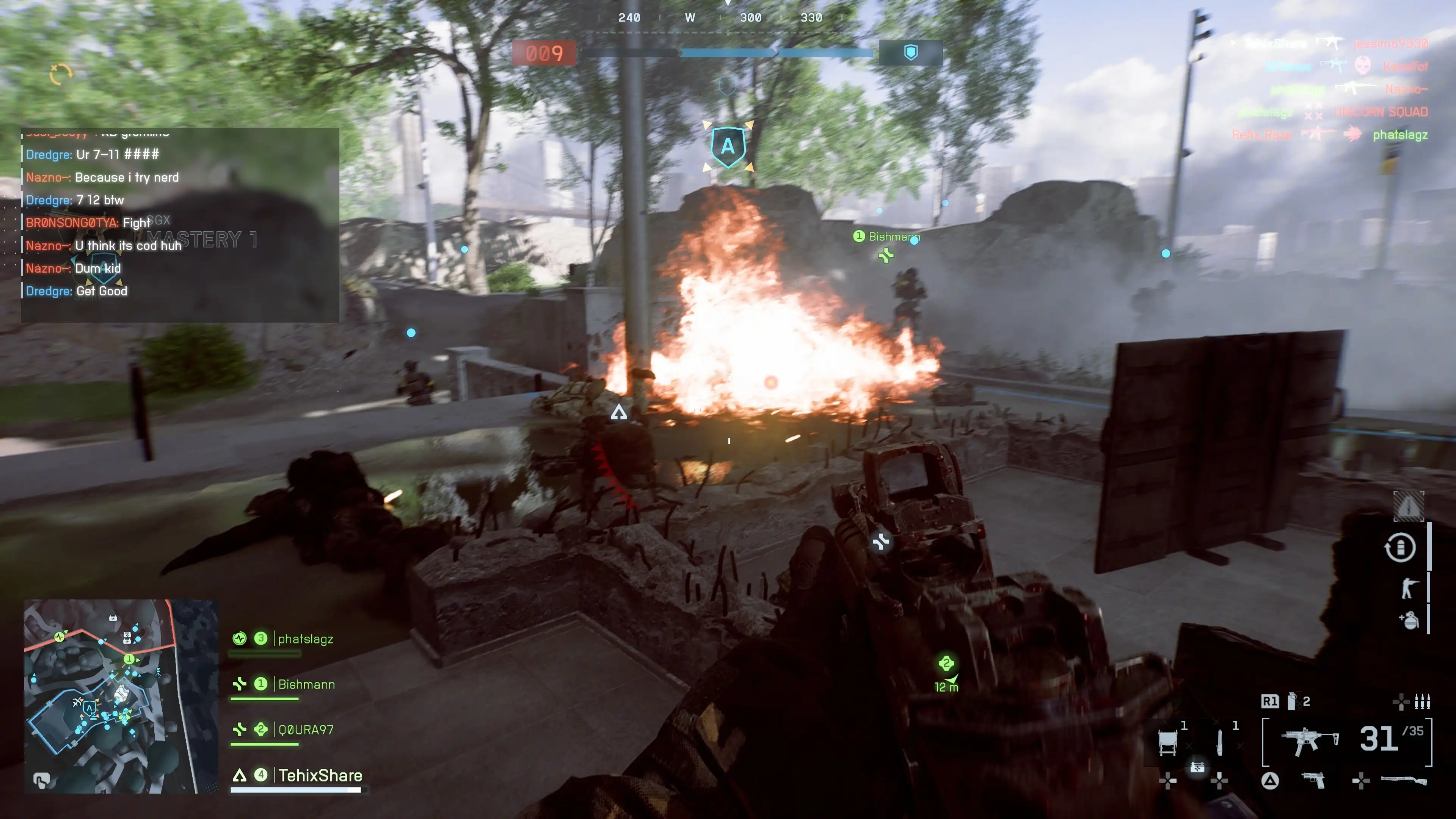Viewport: 1456px width, 819px height.
Task: Click the in-game chat box
Action: [180, 225]
